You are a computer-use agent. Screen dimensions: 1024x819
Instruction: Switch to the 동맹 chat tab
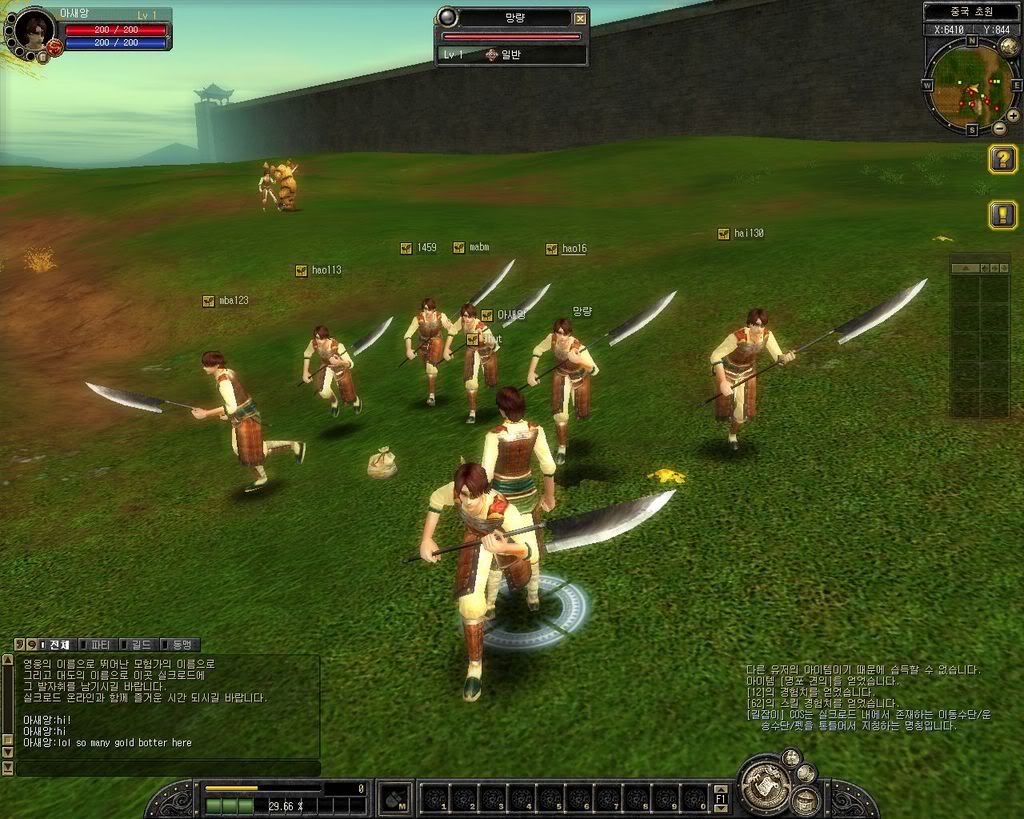(x=181, y=645)
